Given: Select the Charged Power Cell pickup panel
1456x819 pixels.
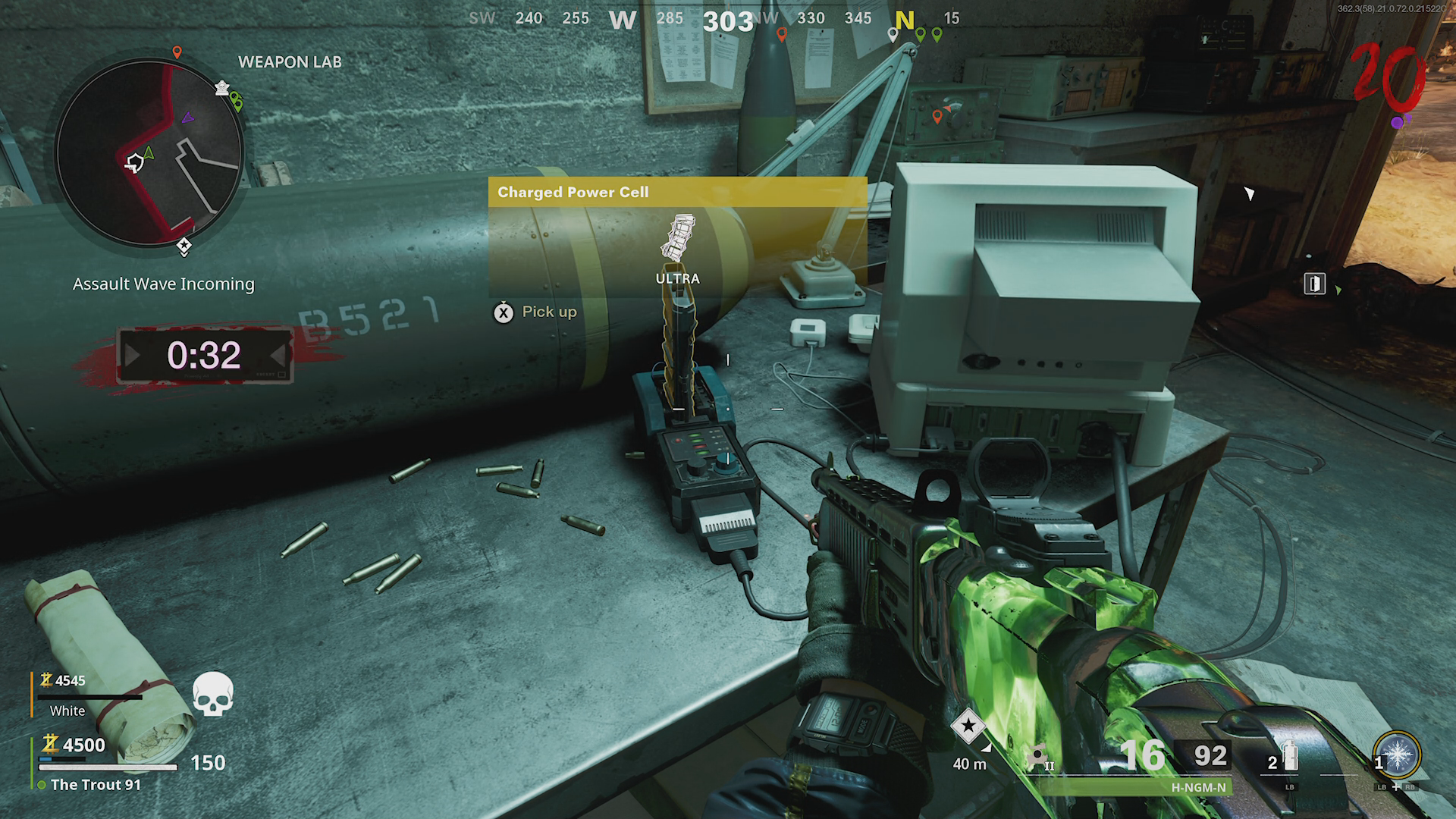Looking at the screenshot, I should tap(677, 237).
